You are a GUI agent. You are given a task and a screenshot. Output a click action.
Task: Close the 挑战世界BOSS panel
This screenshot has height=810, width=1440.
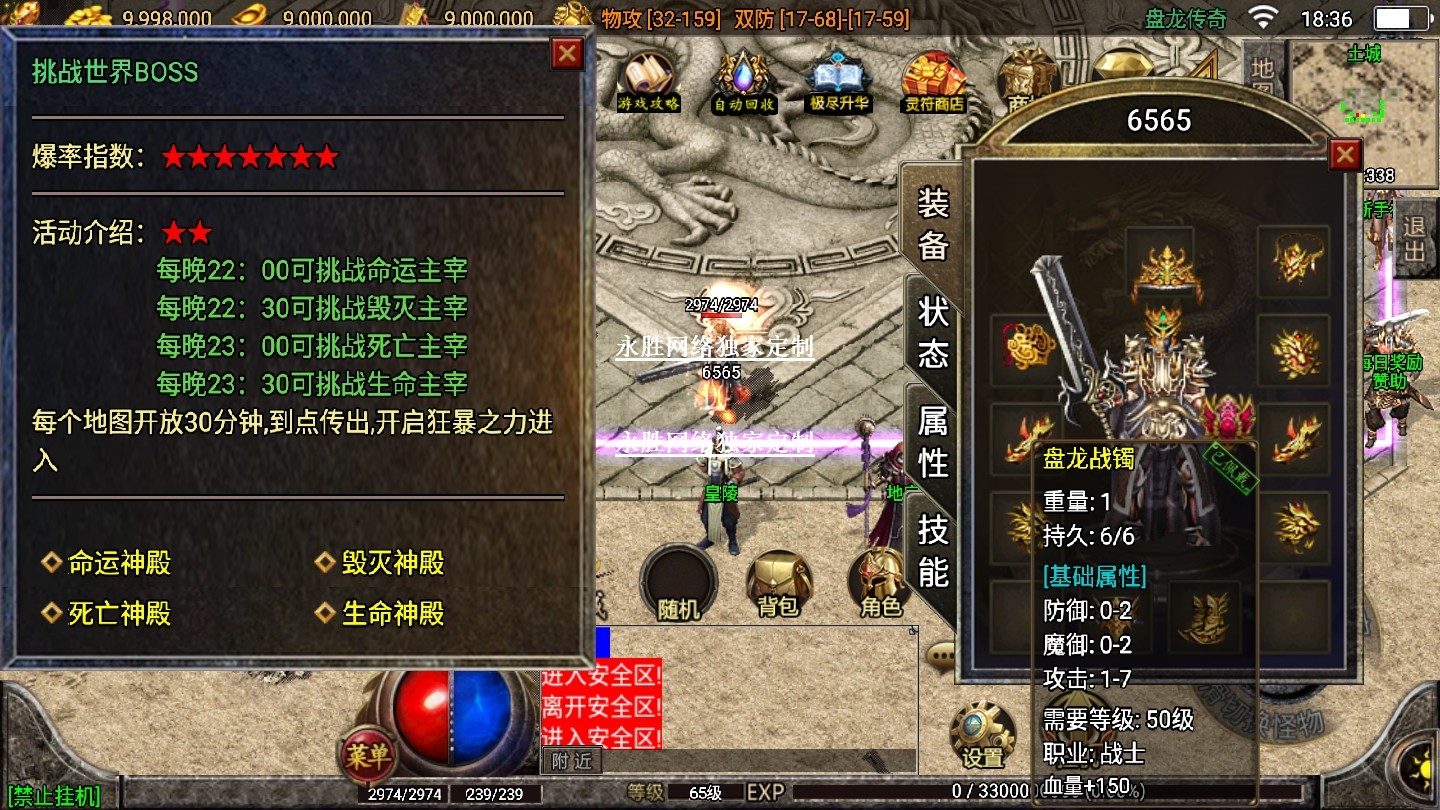[567, 53]
